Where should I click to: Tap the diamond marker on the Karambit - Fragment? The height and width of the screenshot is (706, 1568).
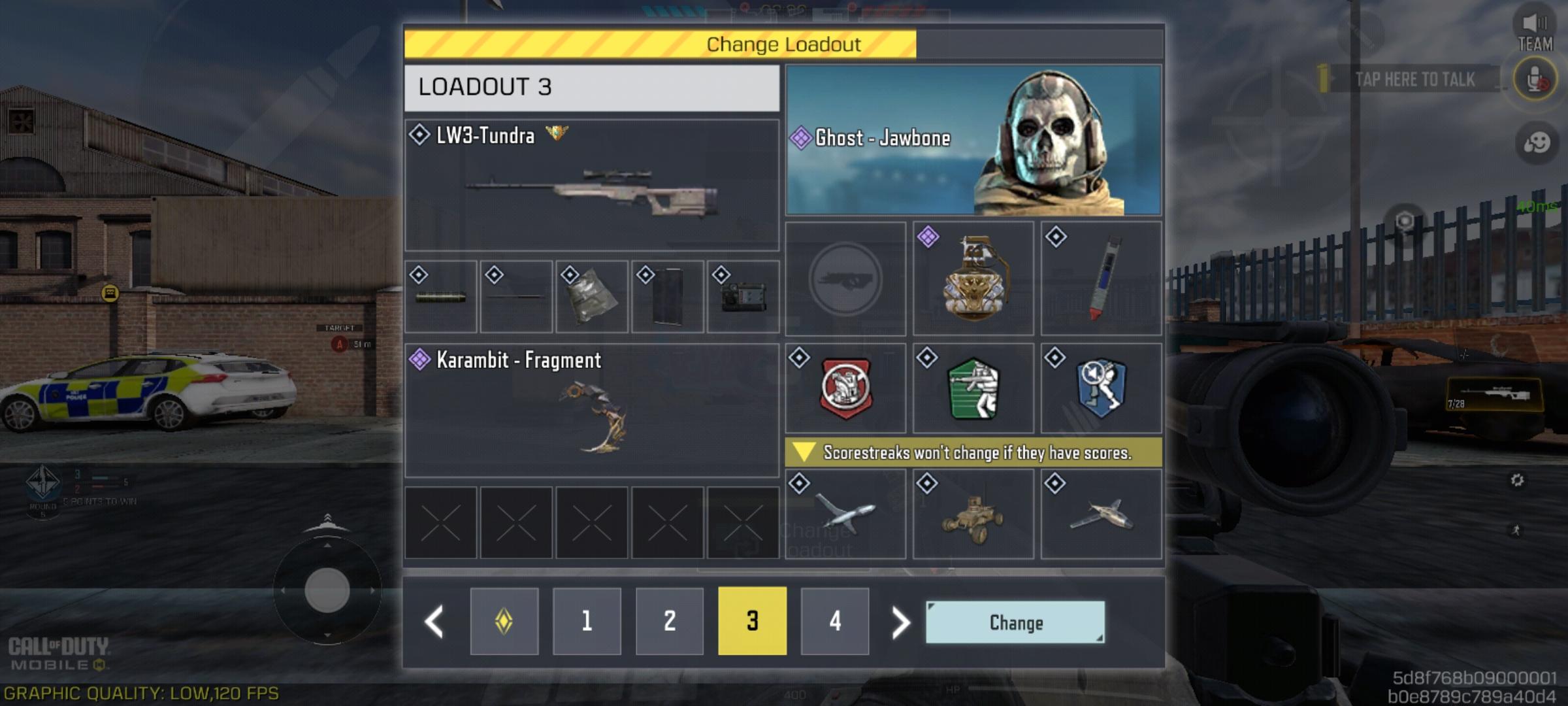(419, 360)
